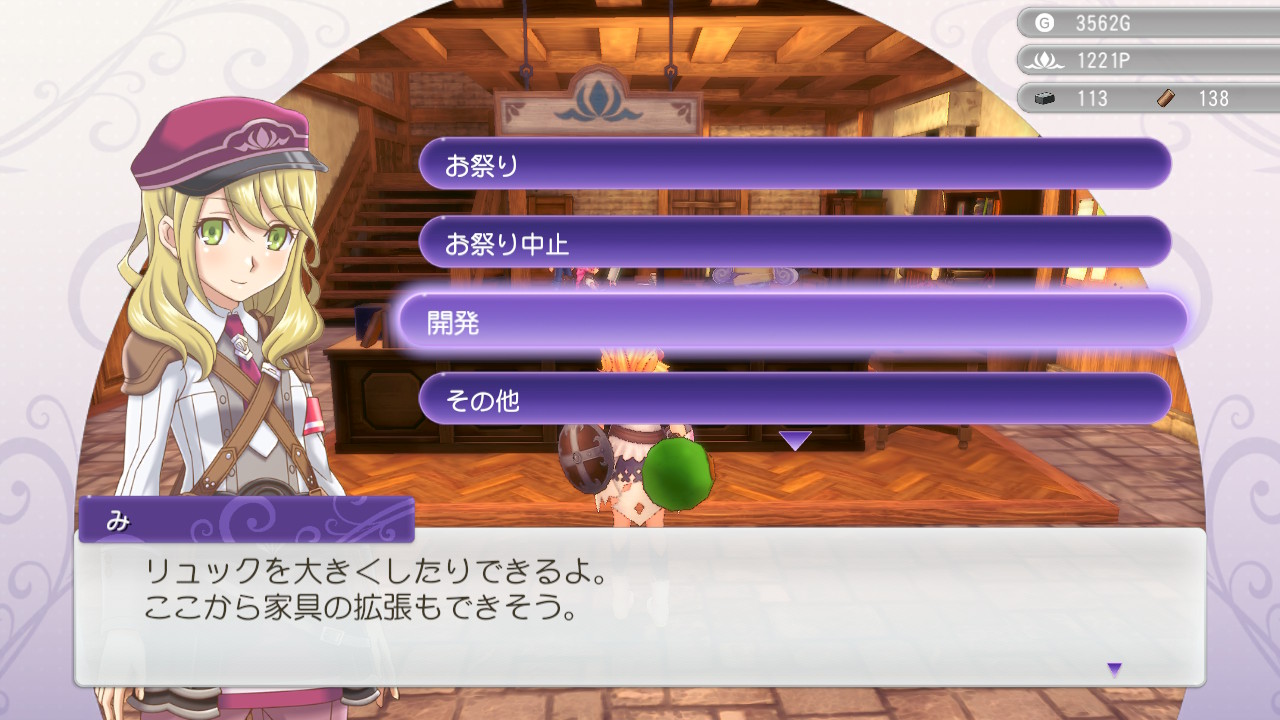Screen dimensions: 1280x720
Task: Select the 開発 menu option
Action: pos(793,322)
